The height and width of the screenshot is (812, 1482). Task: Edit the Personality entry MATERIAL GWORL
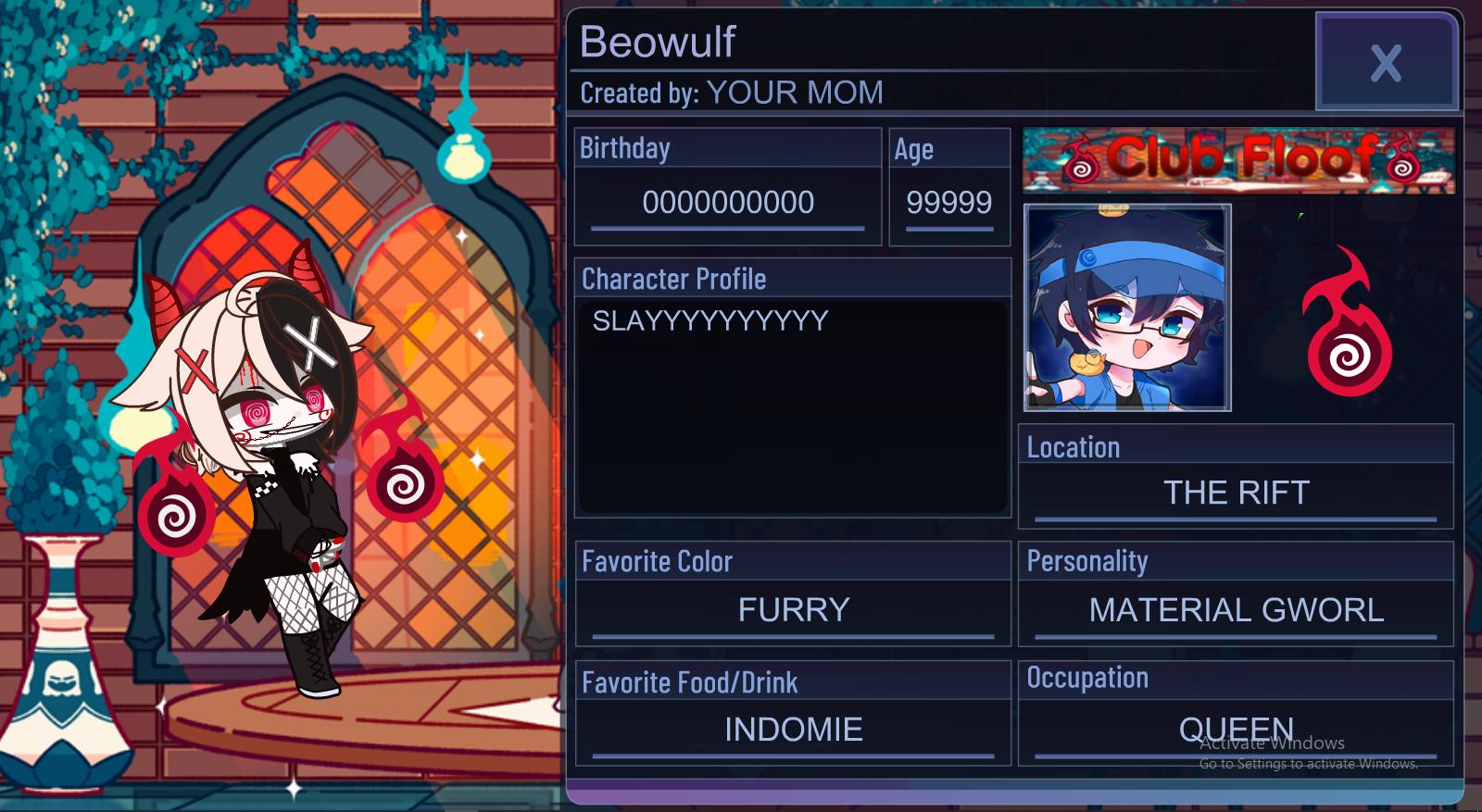[1236, 609]
